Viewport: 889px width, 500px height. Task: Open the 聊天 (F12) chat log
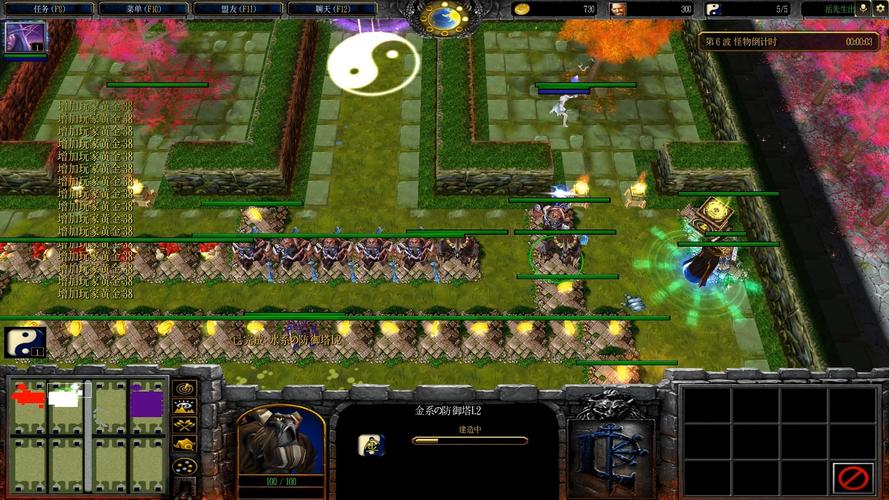[335, 9]
